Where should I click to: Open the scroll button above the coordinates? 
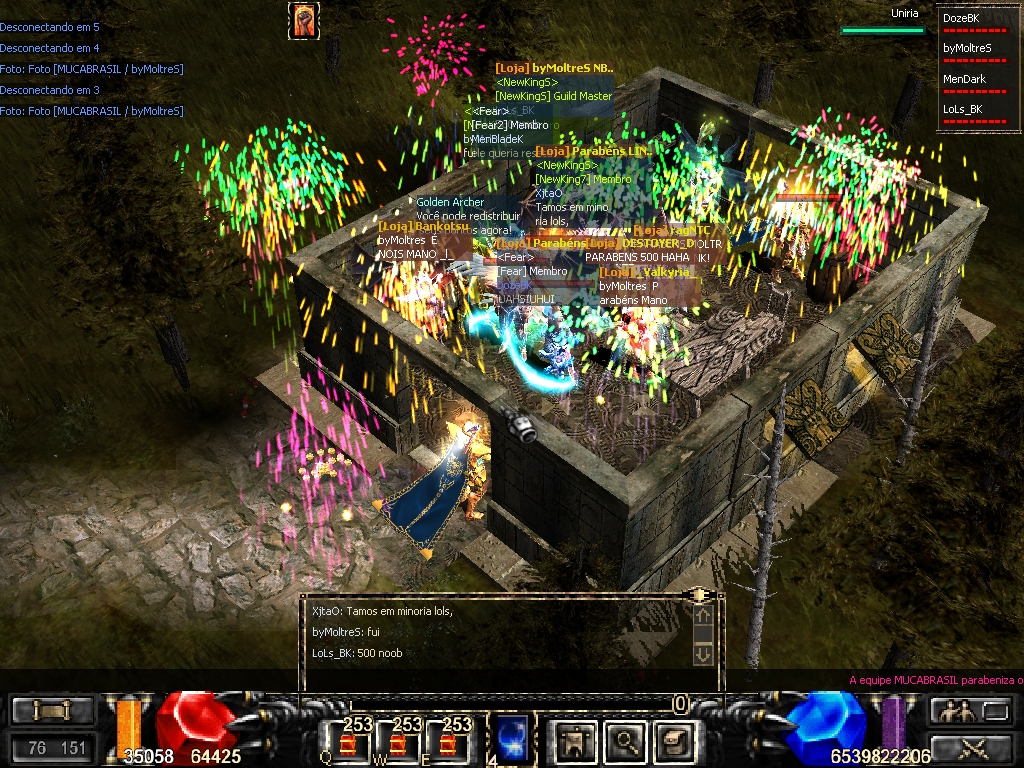click(52, 711)
